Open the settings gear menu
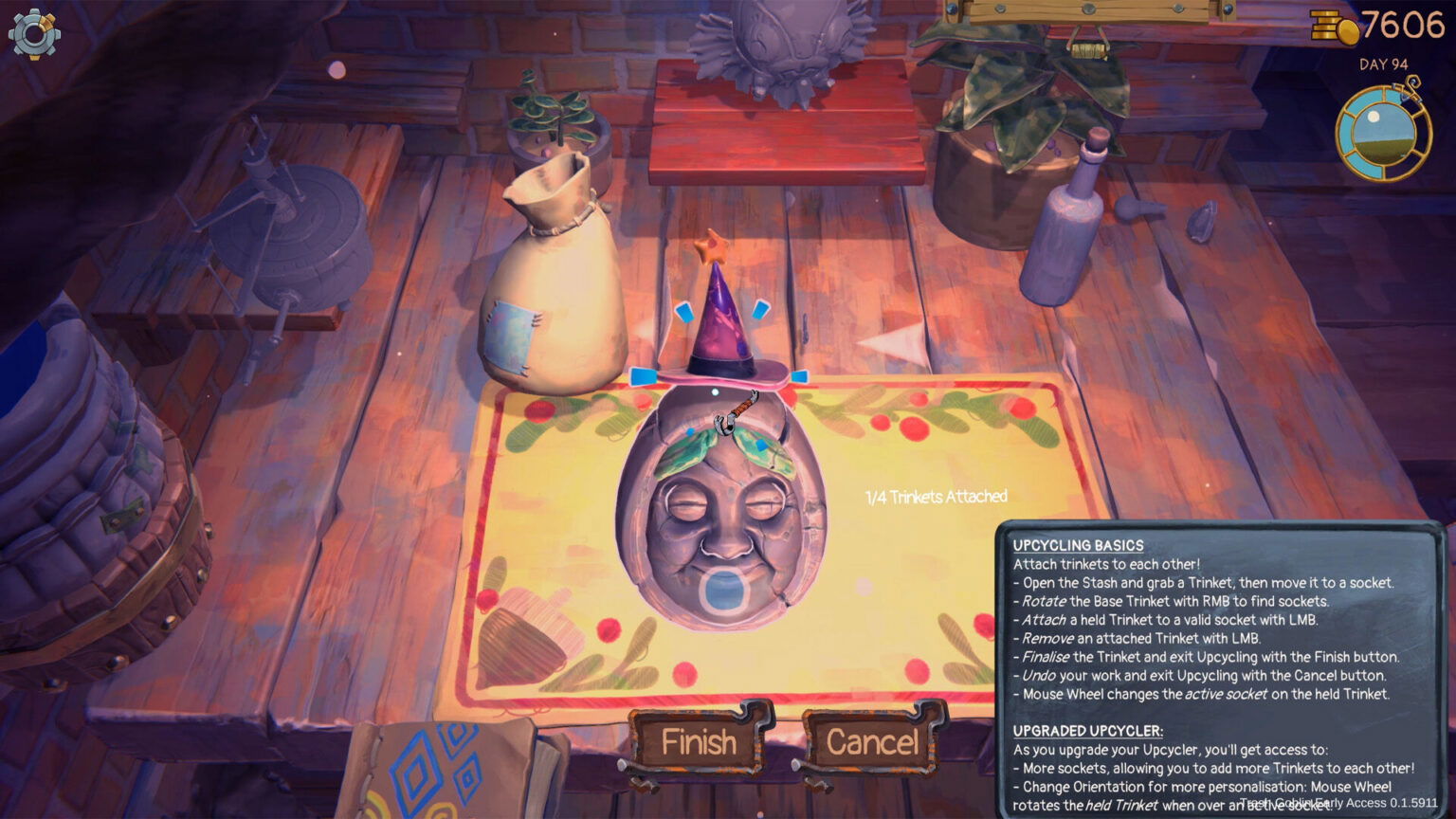Image resolution: width=1456 pixels, height=819 pixels. click(x=35, y=35)
